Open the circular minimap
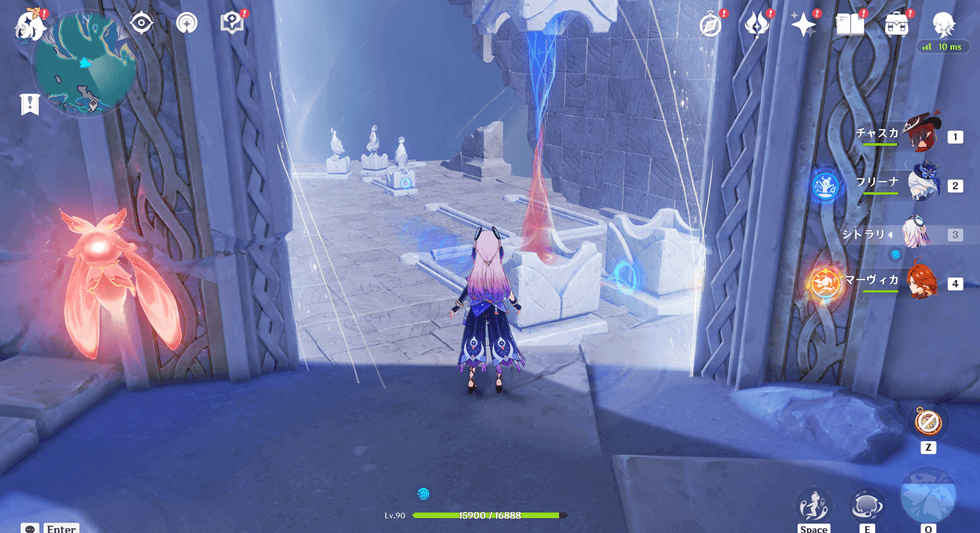 pyautogui.click(x=78, y=62)
